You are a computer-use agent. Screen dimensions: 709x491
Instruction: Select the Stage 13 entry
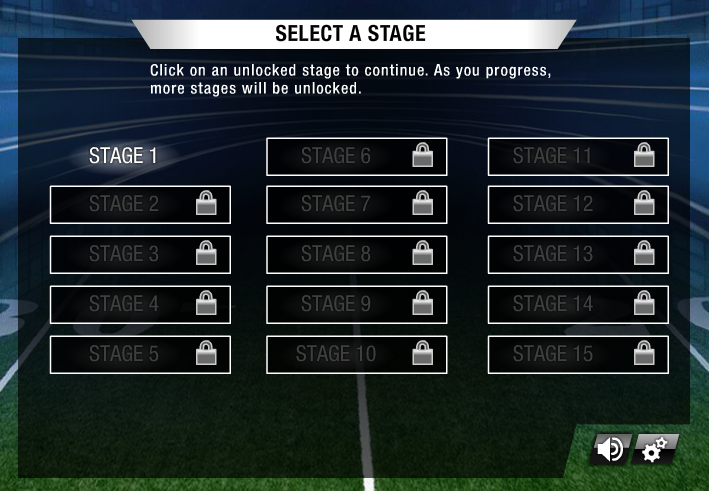tap(578, 254)
